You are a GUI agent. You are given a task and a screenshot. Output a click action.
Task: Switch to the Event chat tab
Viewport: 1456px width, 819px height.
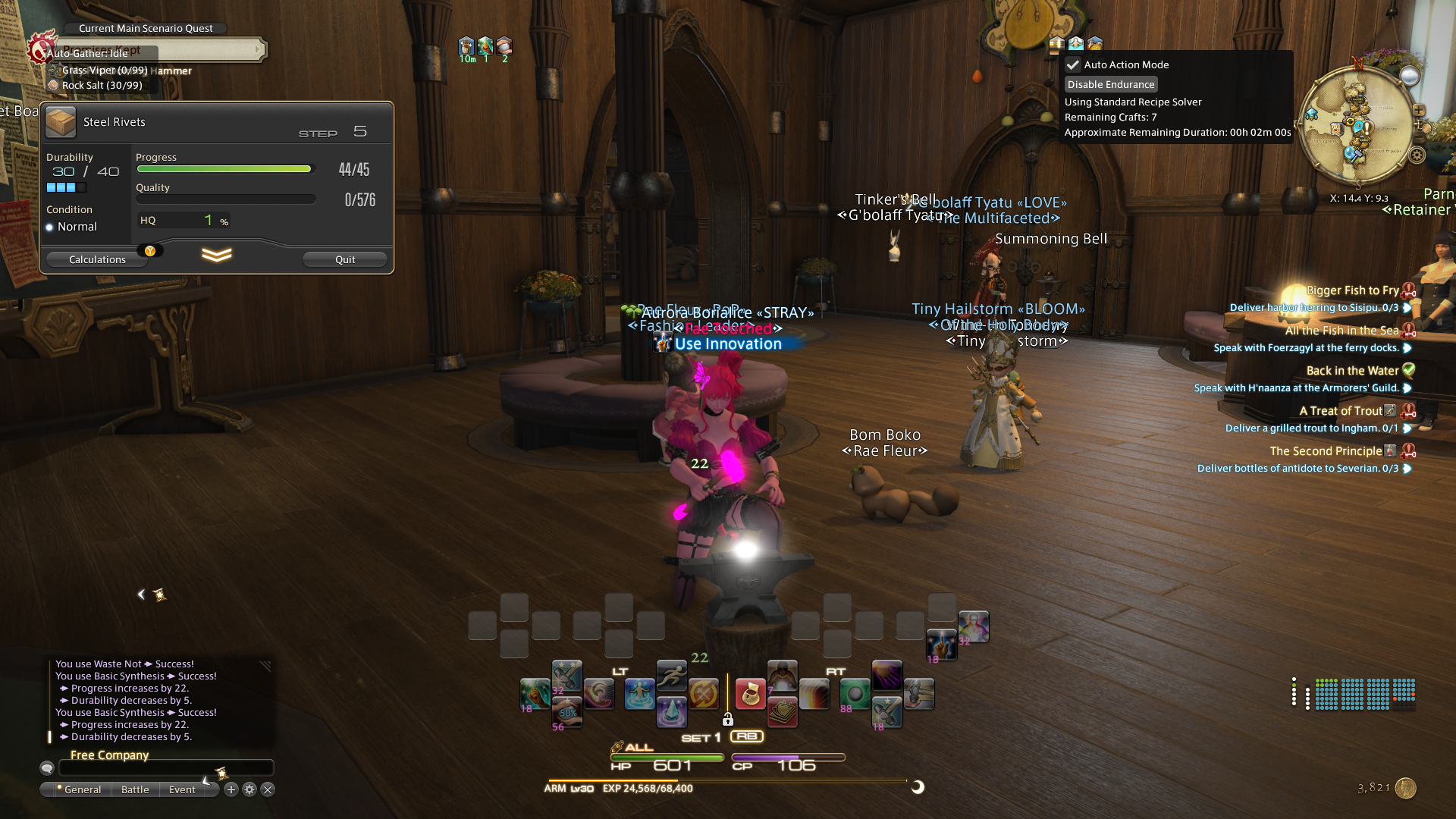[182, 789]
